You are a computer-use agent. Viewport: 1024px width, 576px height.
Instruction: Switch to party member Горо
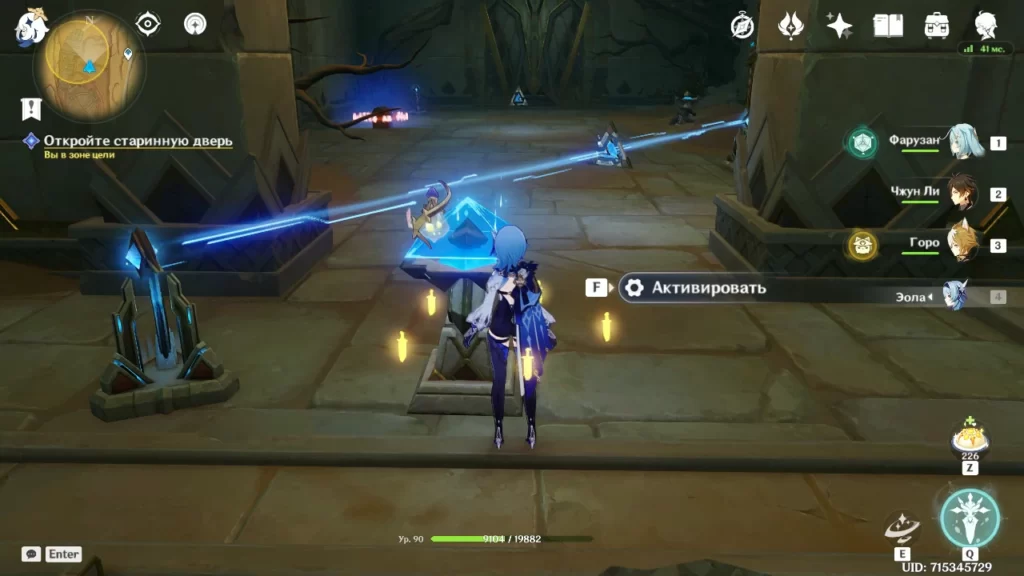click(x=961, y=244)
